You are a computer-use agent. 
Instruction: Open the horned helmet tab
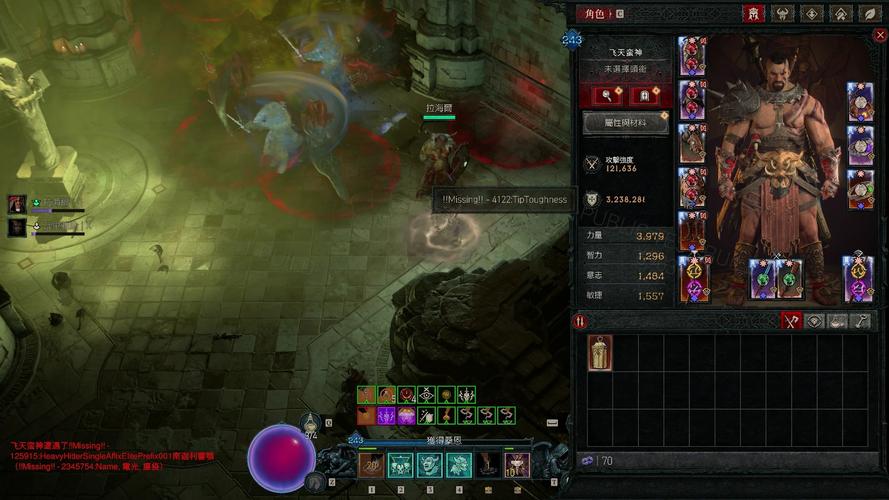783,14
